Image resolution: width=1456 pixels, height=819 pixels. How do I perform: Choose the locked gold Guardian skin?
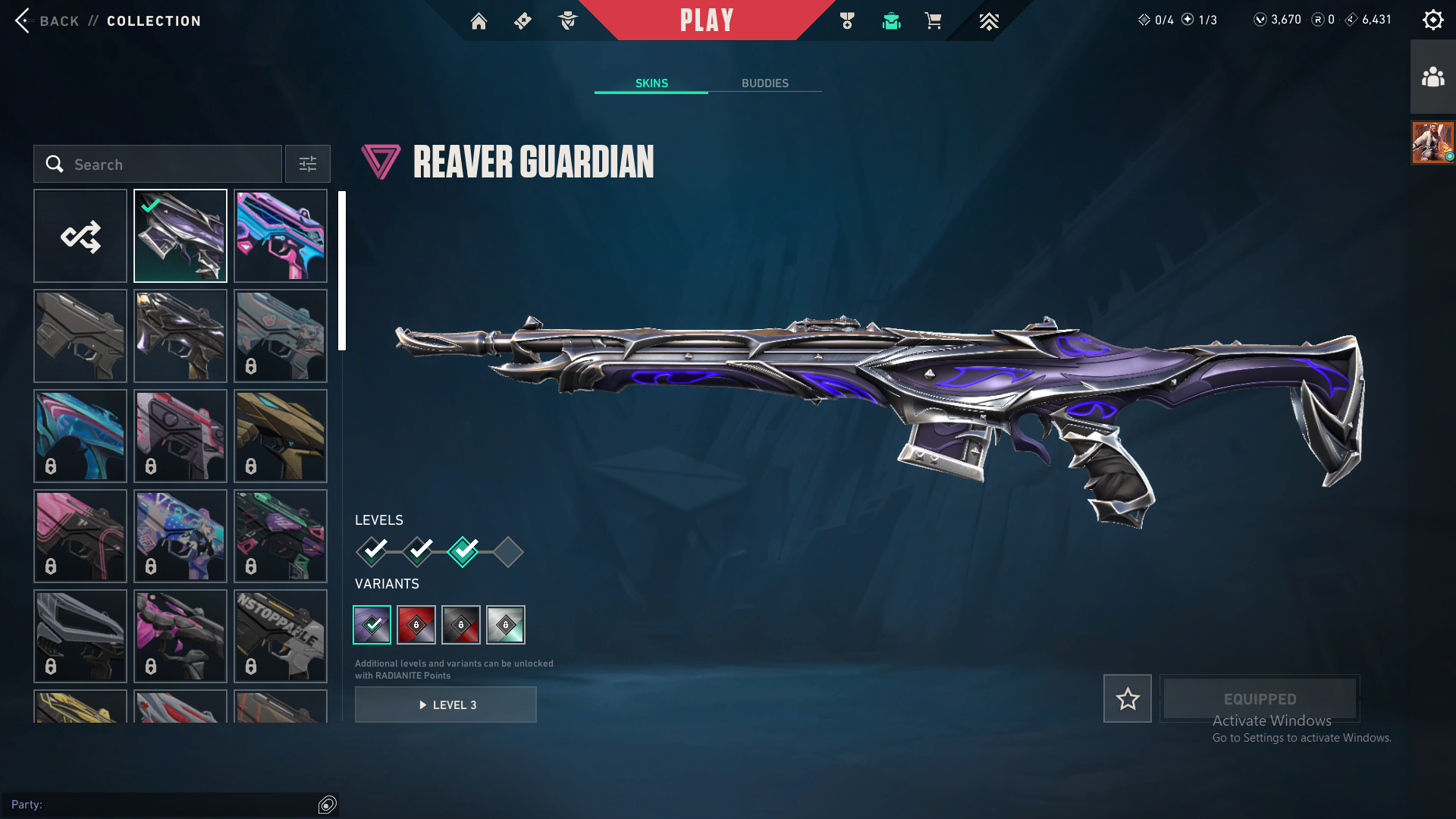[x=281, y=437]
